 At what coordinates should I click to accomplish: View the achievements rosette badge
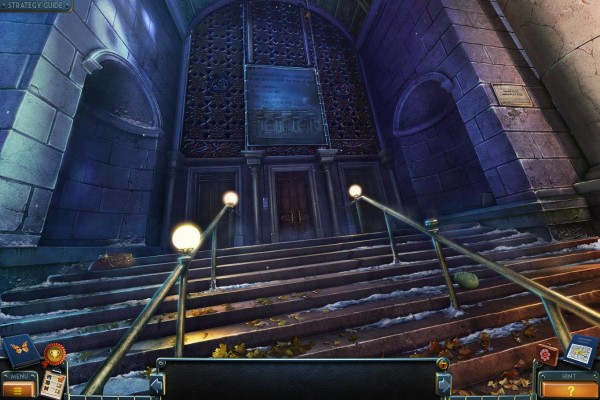54,353
